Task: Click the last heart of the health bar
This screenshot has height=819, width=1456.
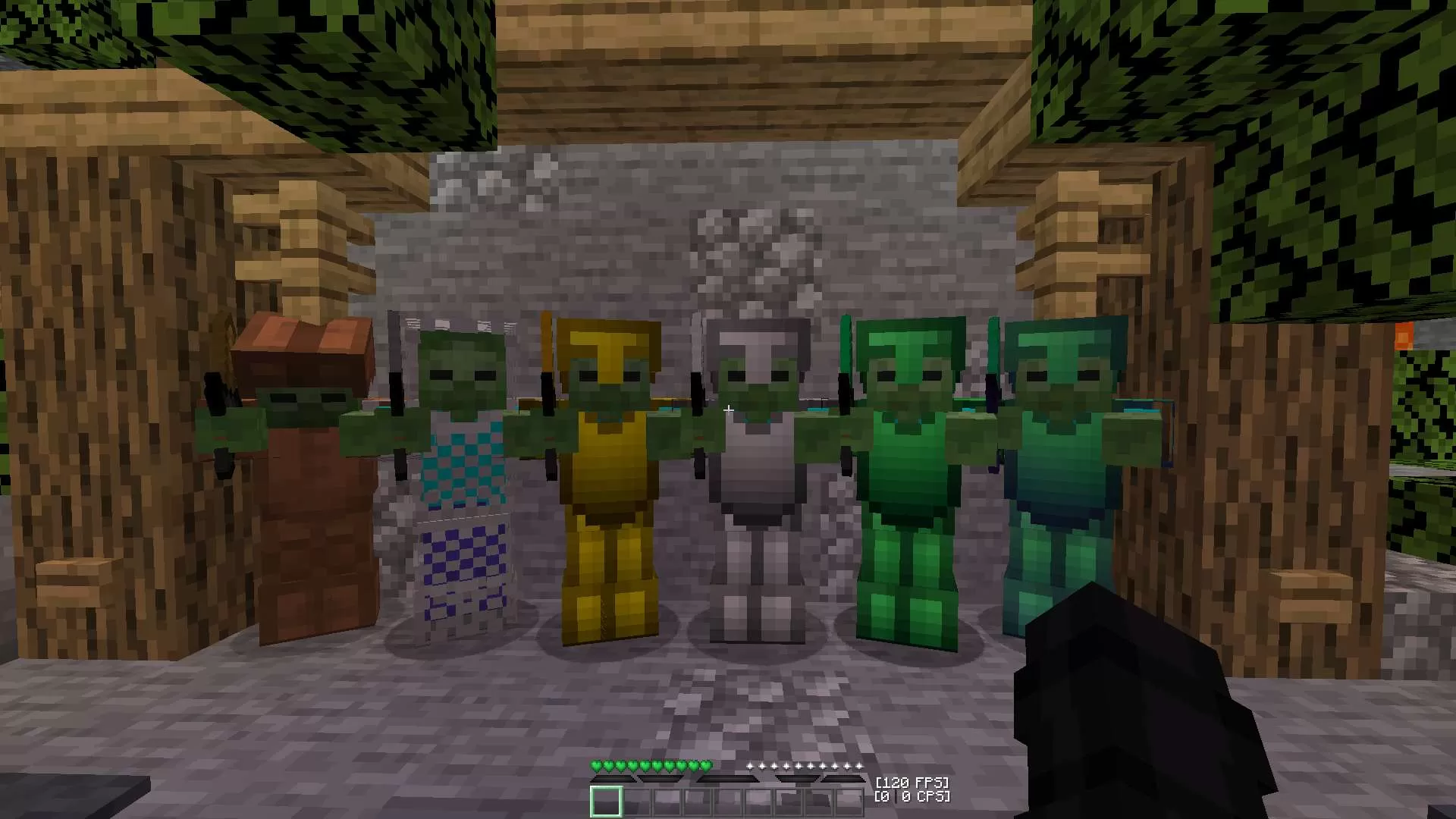Action: tap(704, 766)
